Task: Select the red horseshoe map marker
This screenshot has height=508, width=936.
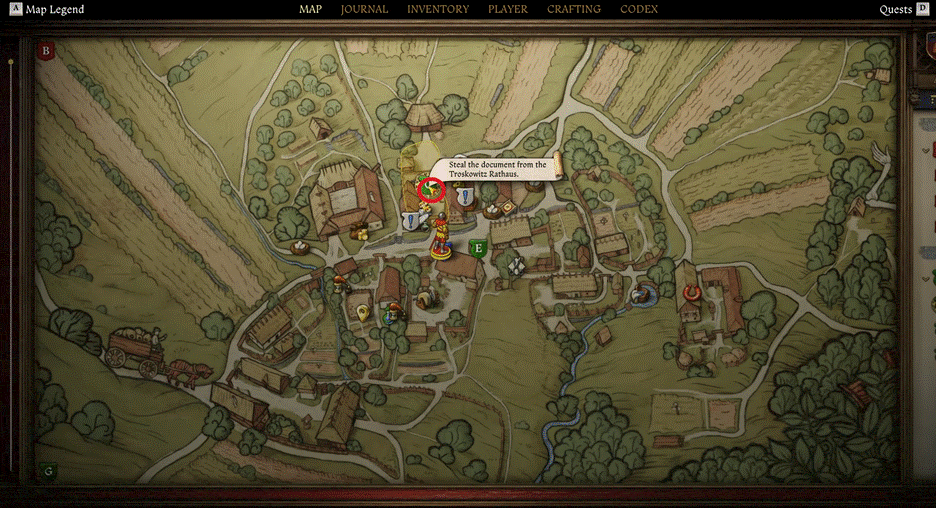Action: coord(689,292)
